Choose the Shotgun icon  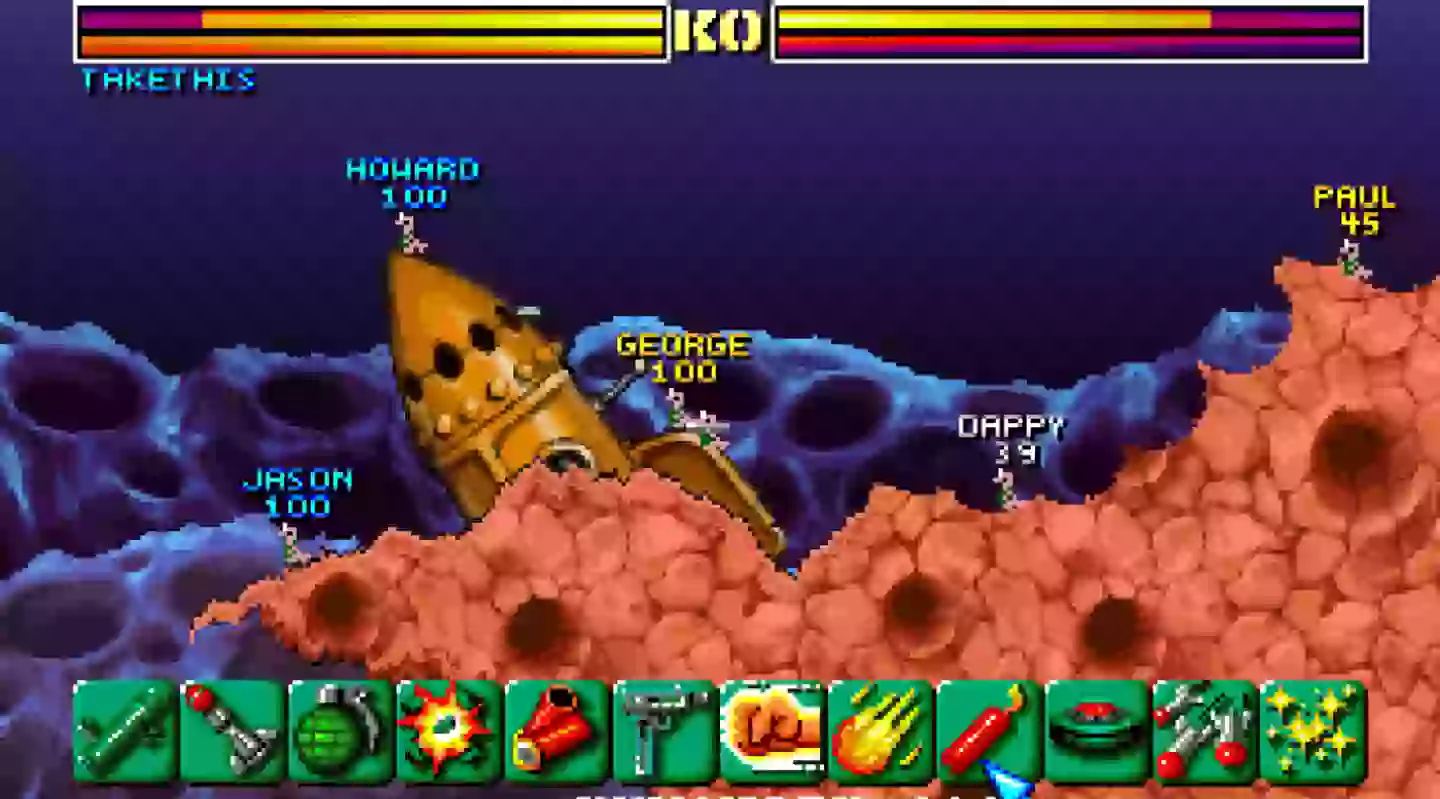pyautogui.click(x=553, y=733)
